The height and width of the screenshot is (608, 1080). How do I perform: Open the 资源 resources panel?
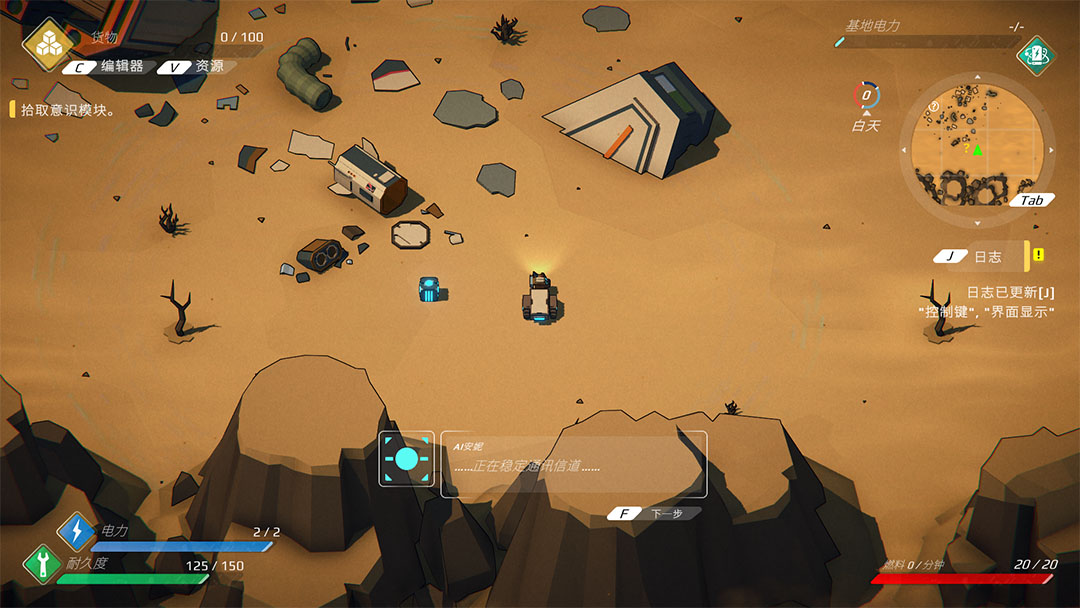tap(197, 67)
